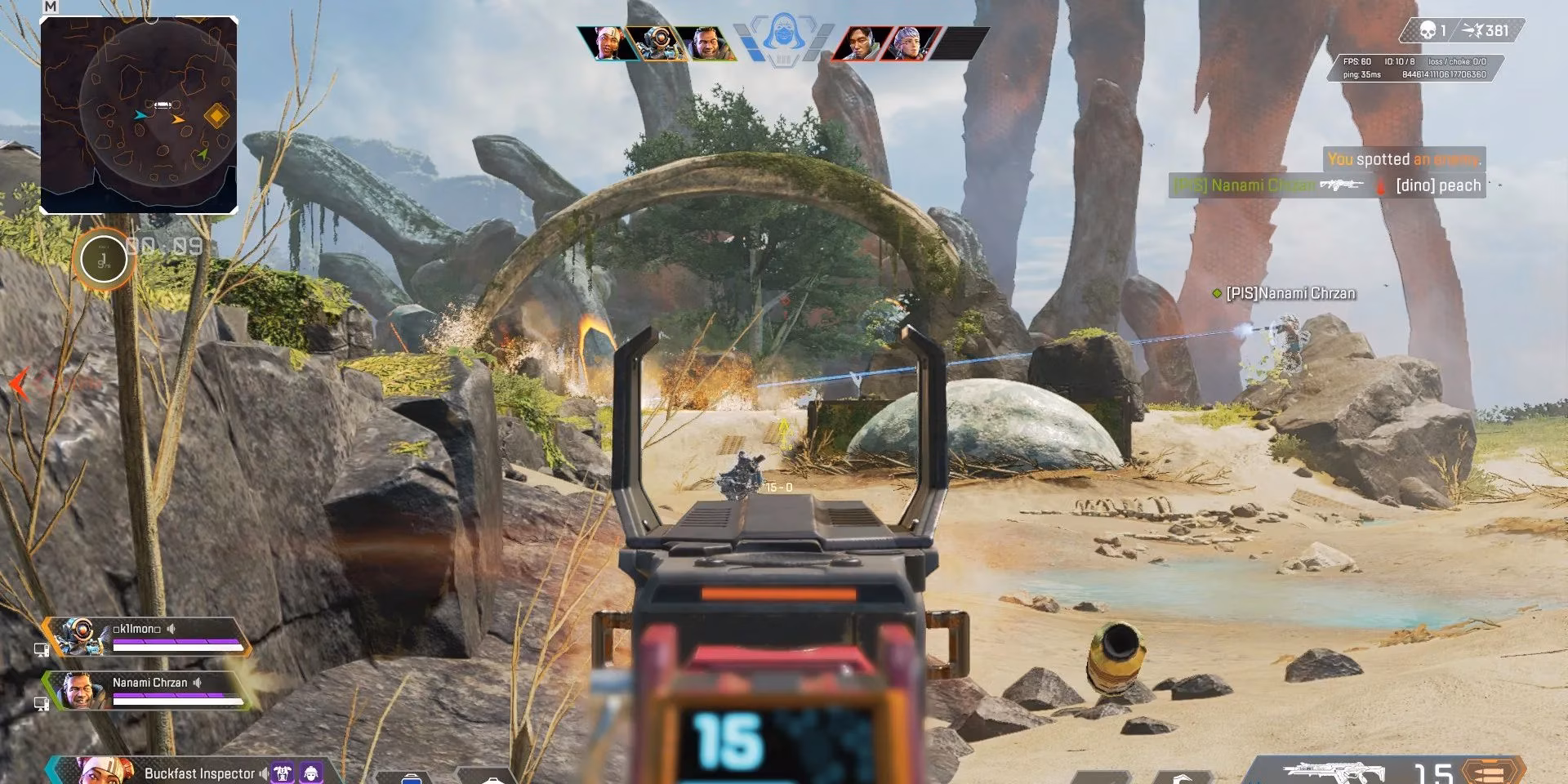Toggle Buckfast Inspector's voice speaker icon
This screenshot has width=1568, height=784.
264,773
